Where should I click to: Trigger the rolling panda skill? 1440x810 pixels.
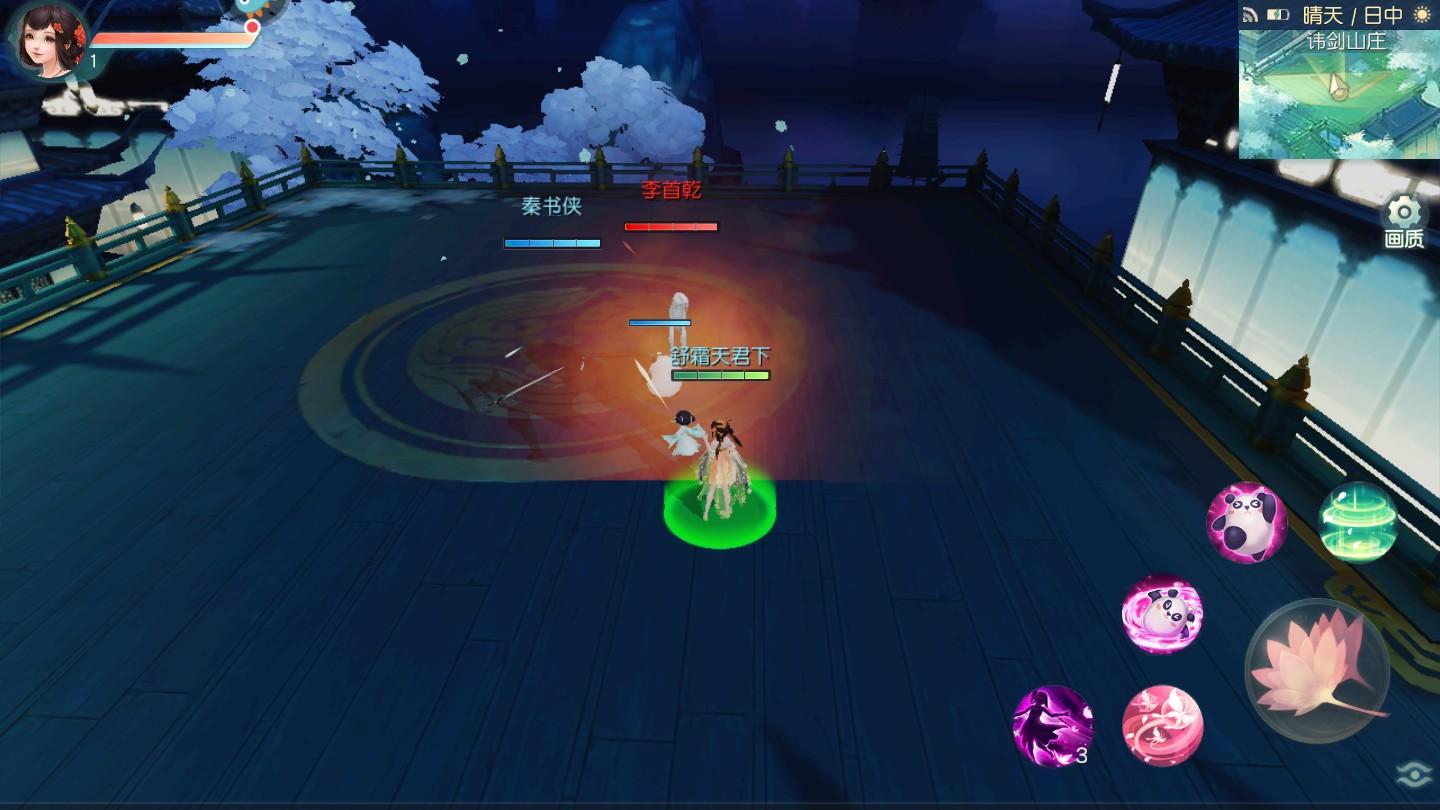pos(1161,613)
